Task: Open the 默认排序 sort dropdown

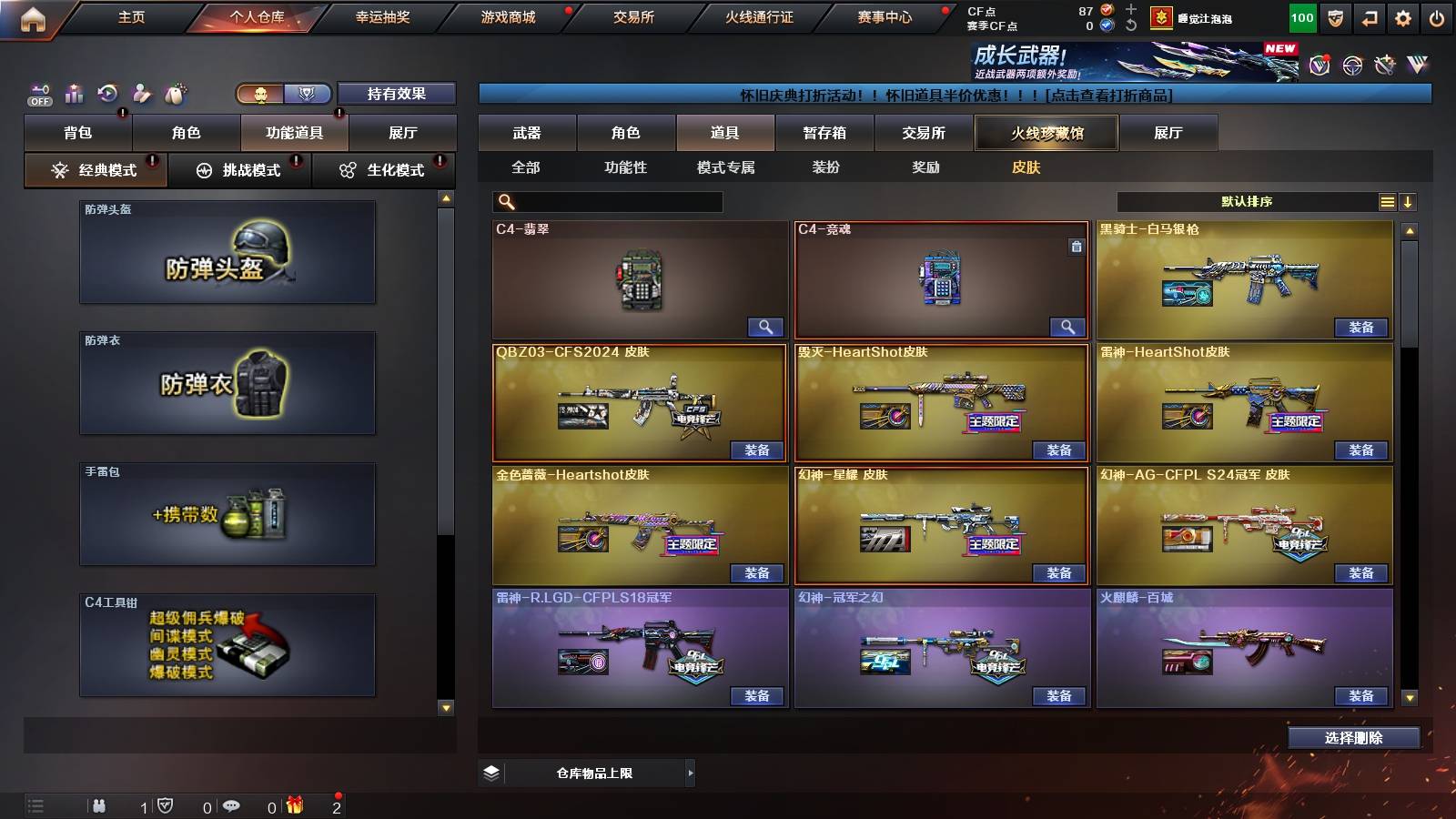Action: coord(1247,201)
